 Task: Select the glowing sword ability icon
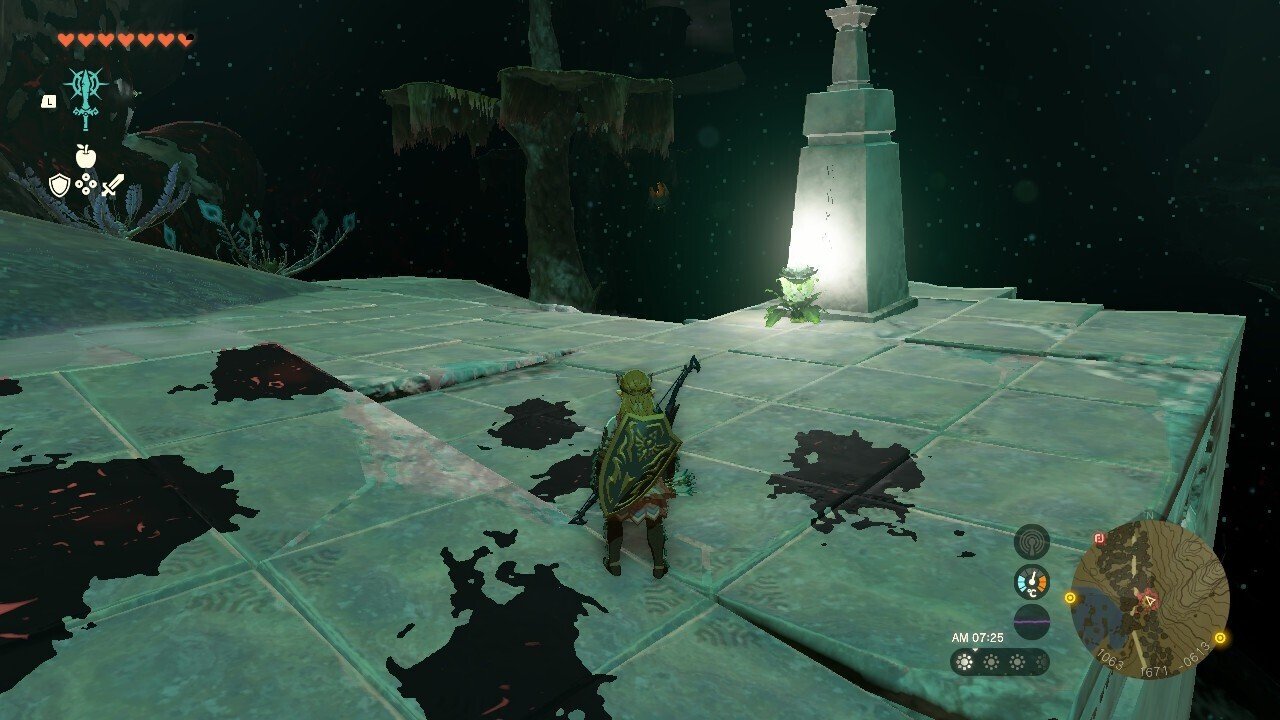[86, 97]
